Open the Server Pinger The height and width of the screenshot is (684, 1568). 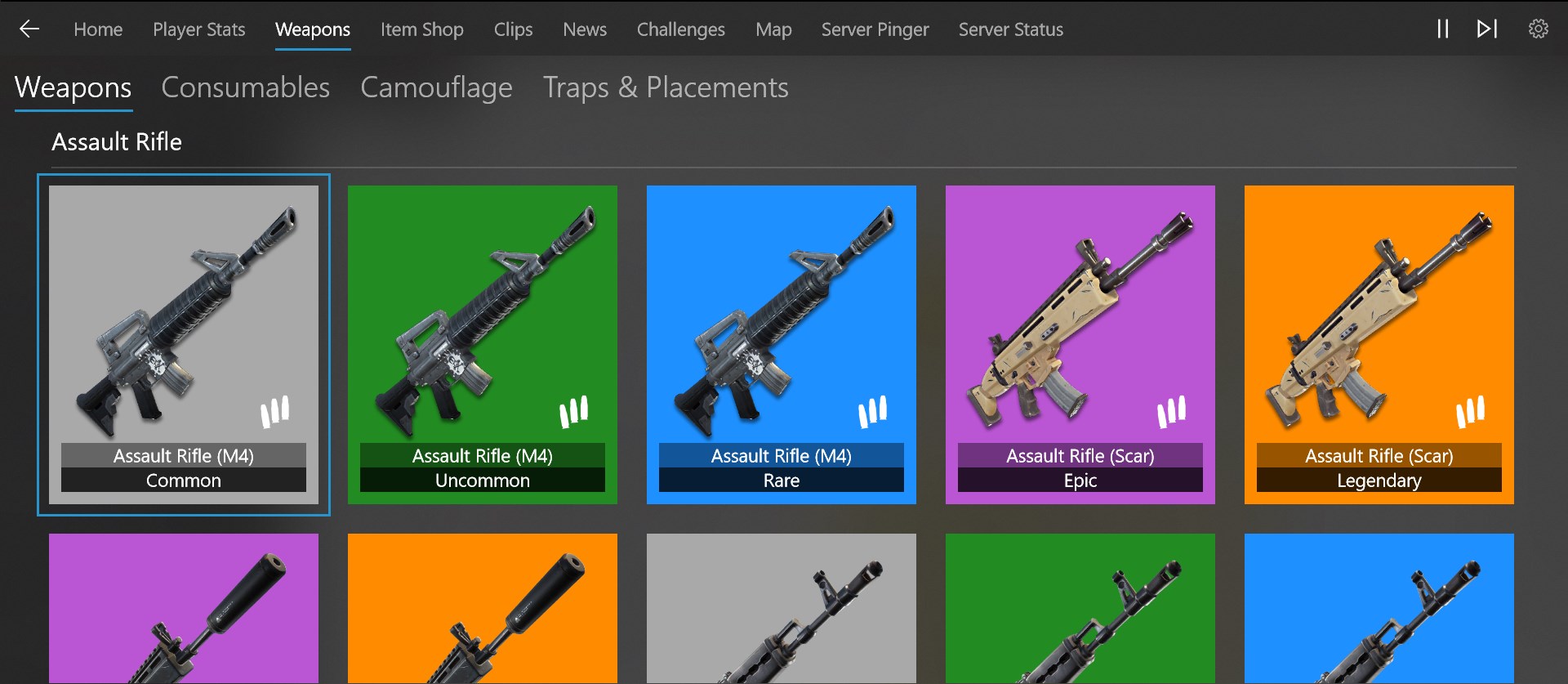click(x=875, y=29)
